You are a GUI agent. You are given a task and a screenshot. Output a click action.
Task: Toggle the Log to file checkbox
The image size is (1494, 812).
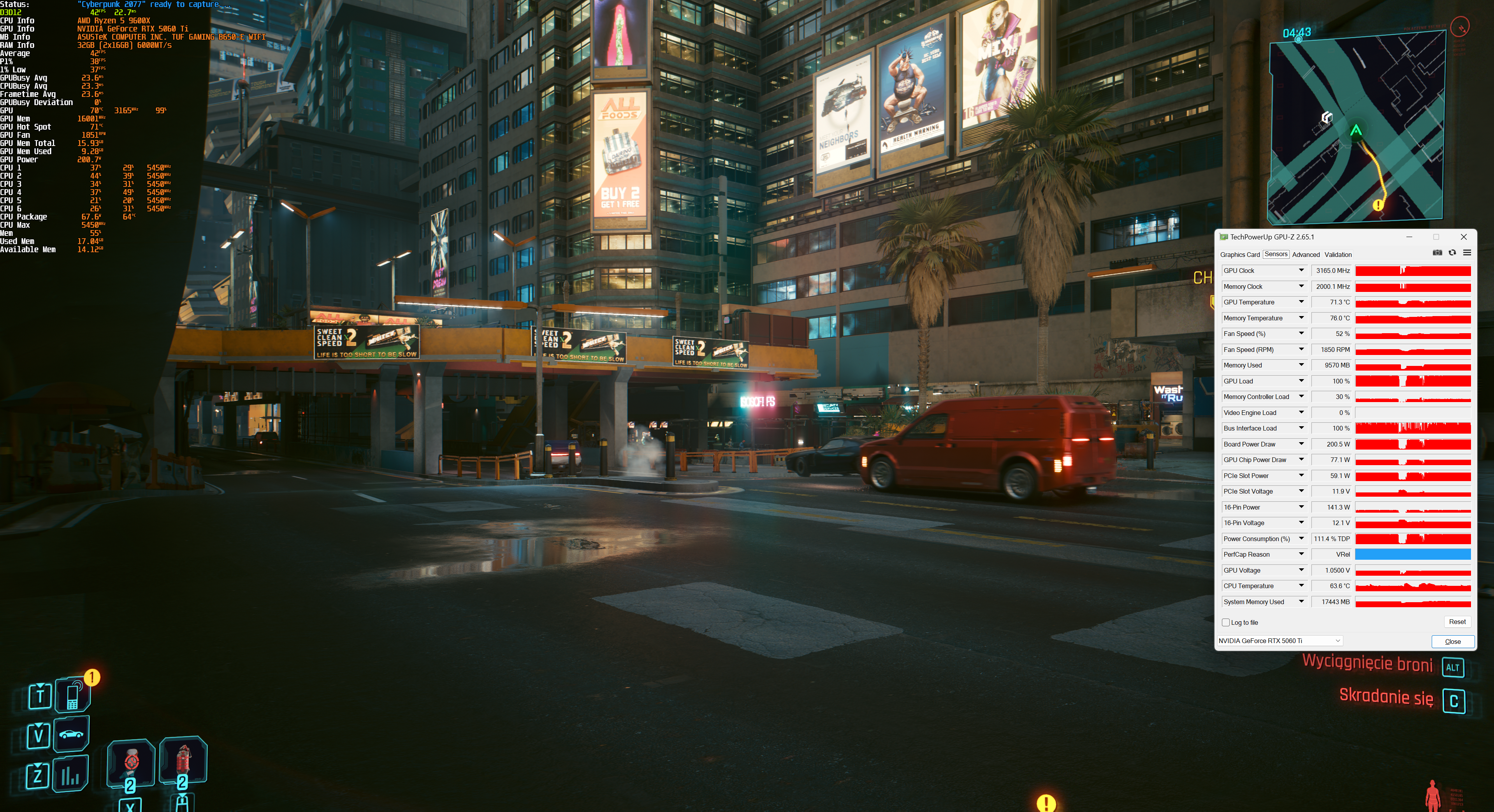click(1225, 622)
